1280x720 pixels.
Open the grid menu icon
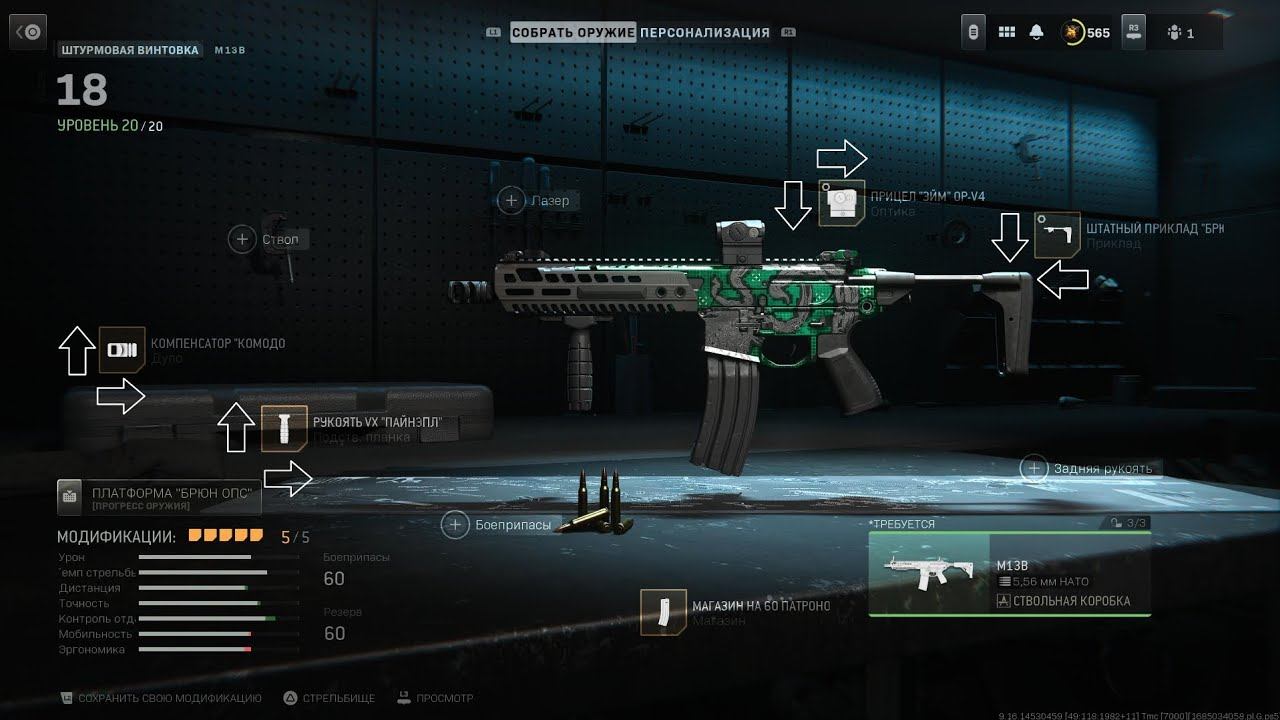1007,33
